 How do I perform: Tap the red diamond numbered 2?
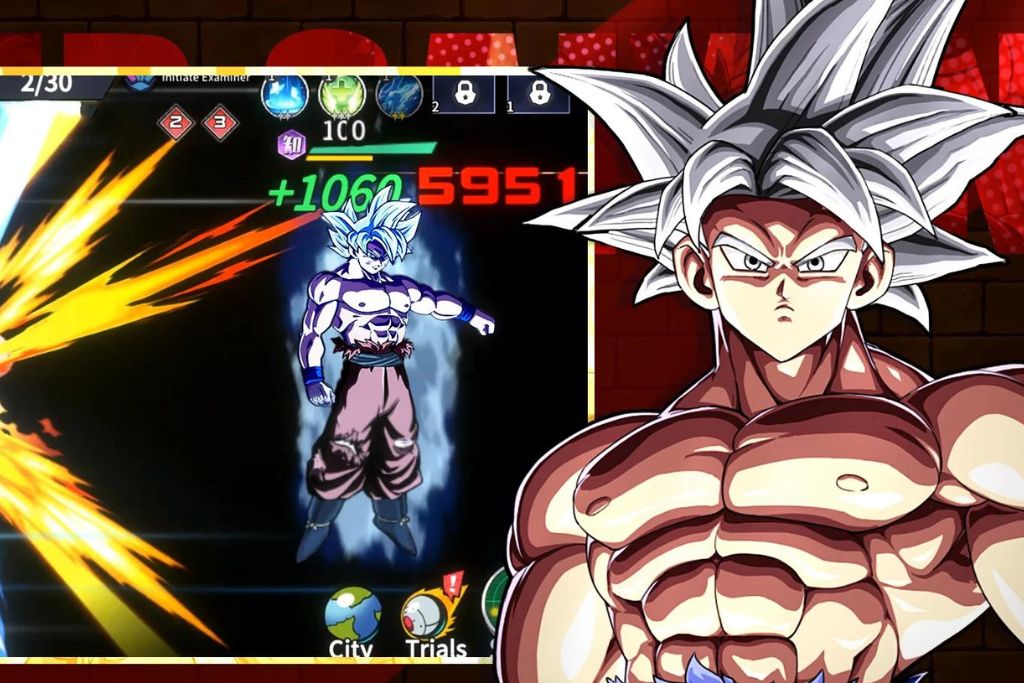click(177, 123)
